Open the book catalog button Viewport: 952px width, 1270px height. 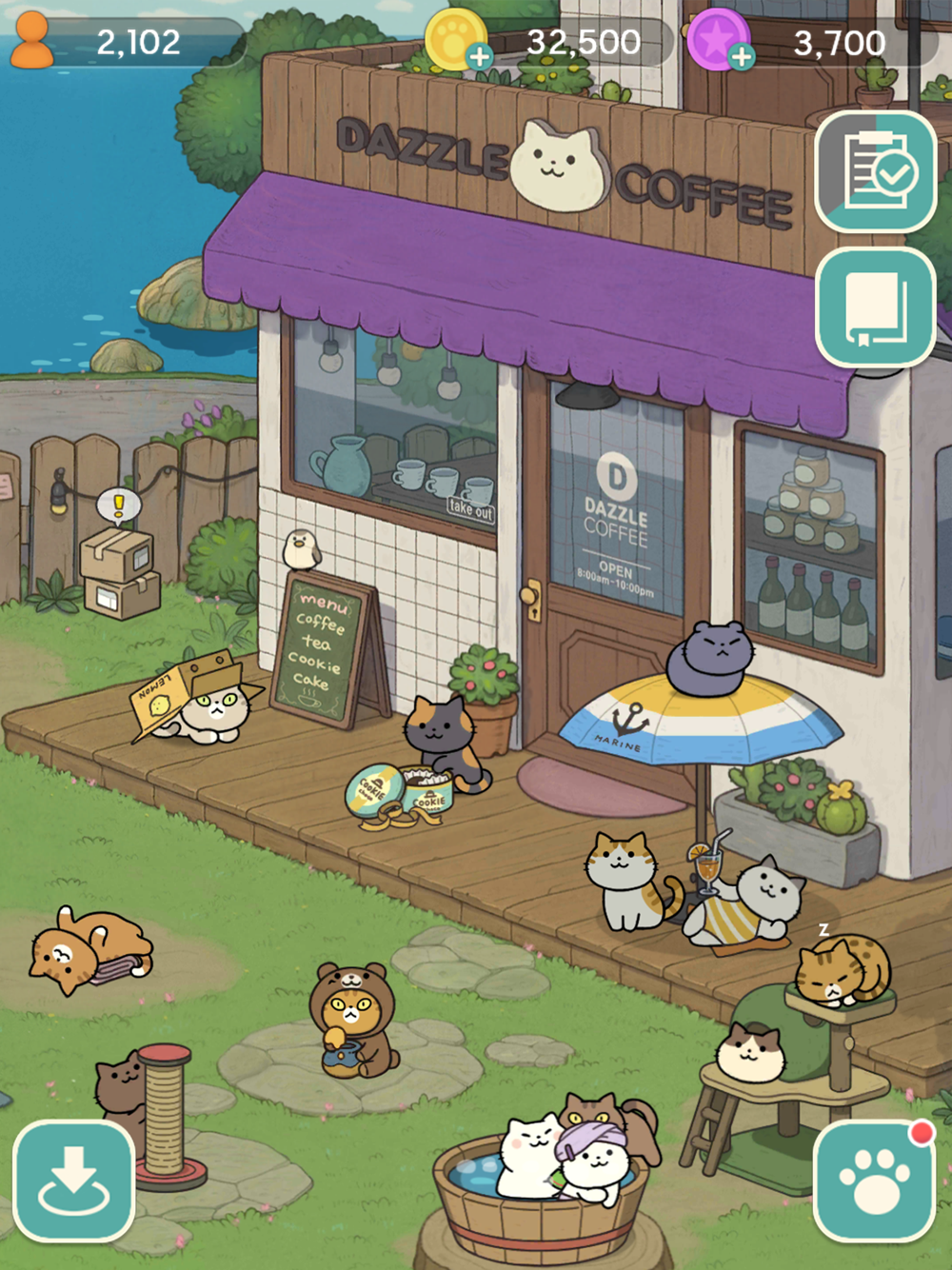(x=876, y=307)
